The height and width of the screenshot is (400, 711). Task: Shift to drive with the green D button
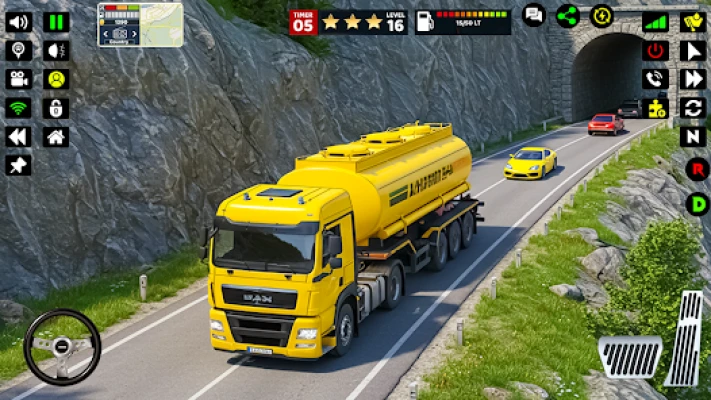697,204
